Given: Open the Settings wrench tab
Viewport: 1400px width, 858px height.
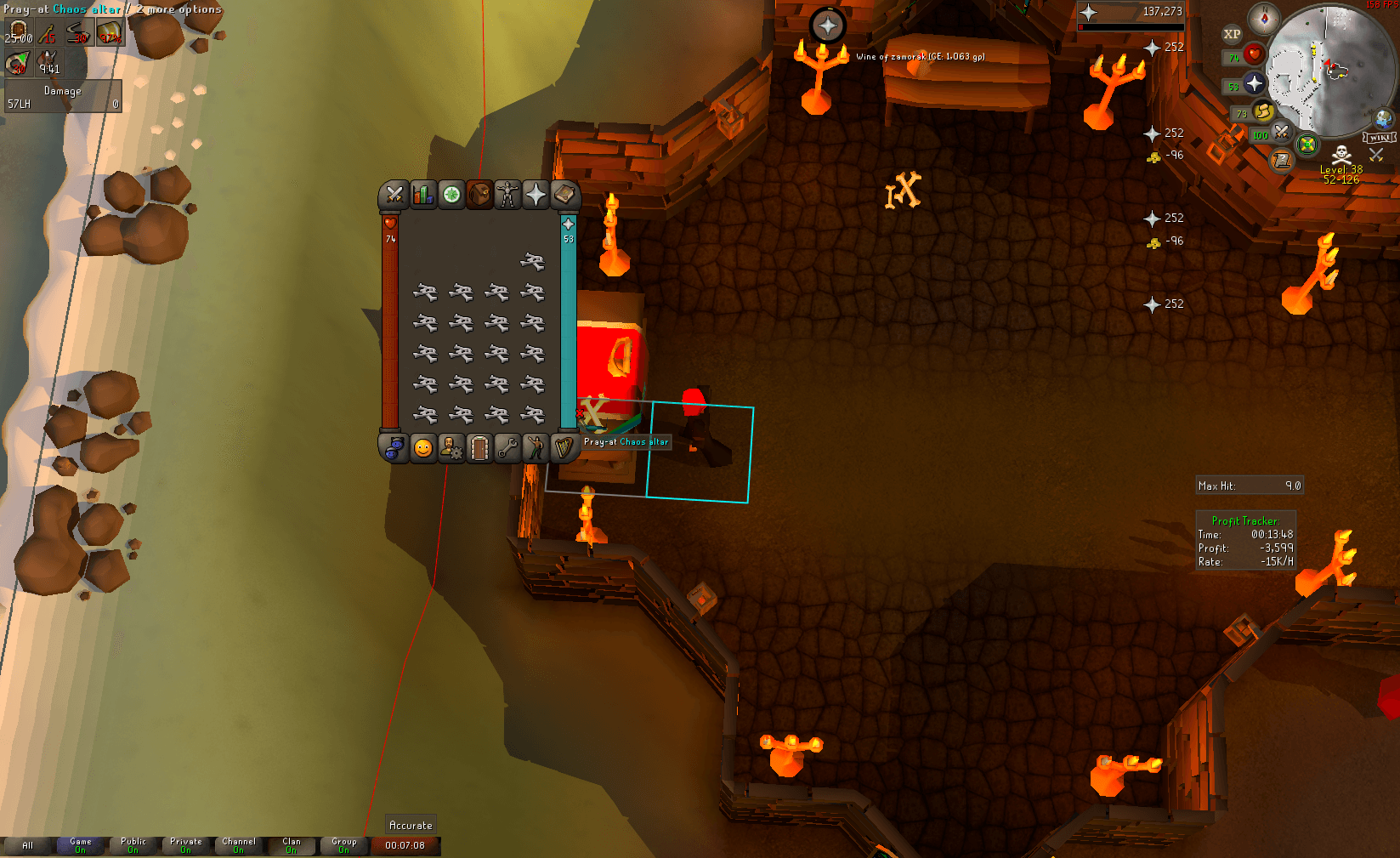Looking at the screenshot, I should 507,449.
